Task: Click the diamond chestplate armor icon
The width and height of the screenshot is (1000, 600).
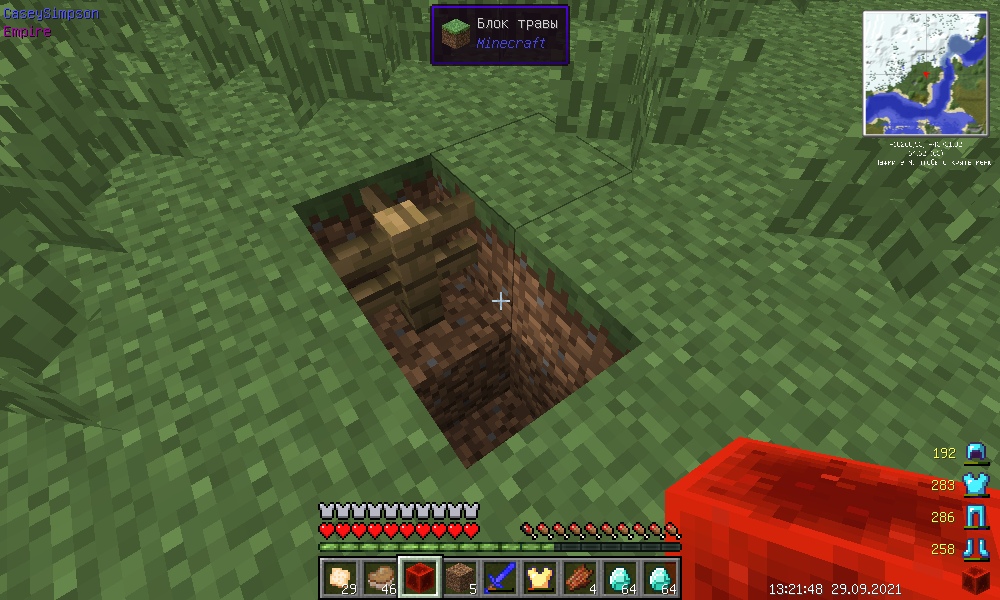Action: click(x=975, y=485)
